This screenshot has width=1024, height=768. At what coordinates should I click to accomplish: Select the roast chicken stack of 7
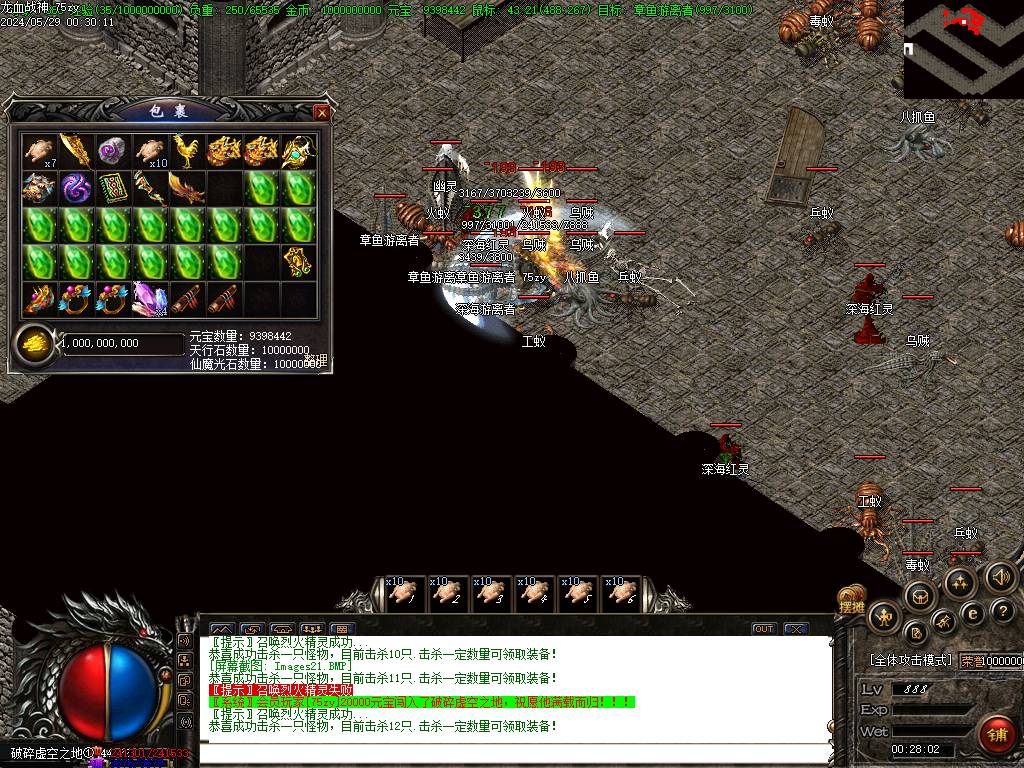coord(41,151)
